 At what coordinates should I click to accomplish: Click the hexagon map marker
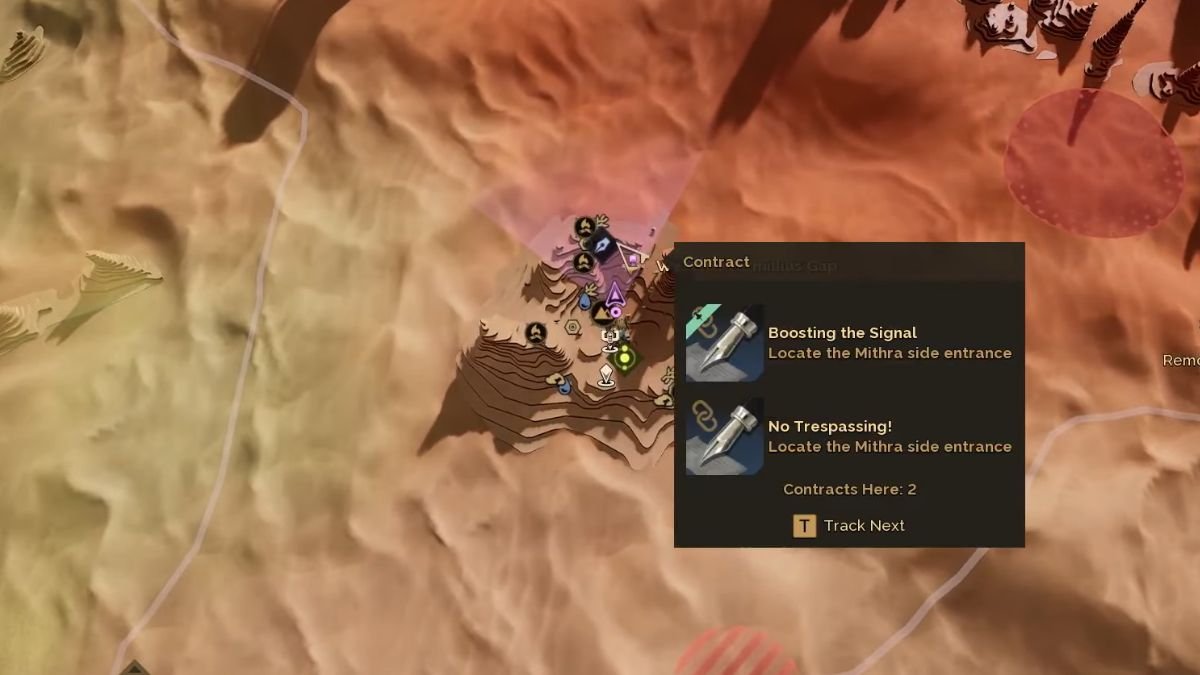[573, 326]
